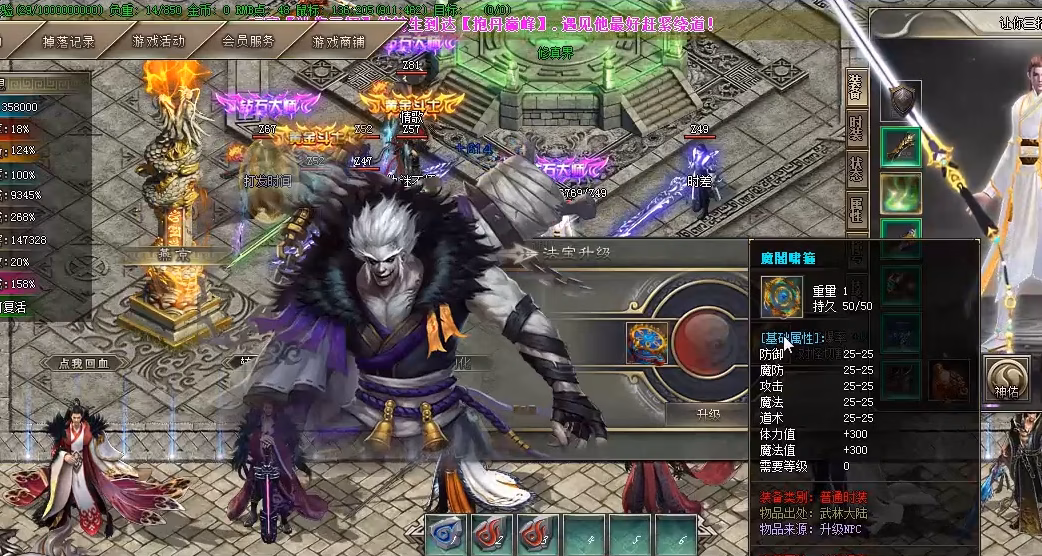Switch to the 状态 status tab
Viewport: 1042px width, 556px height.
pyautogui.click(x=856, y=168)
